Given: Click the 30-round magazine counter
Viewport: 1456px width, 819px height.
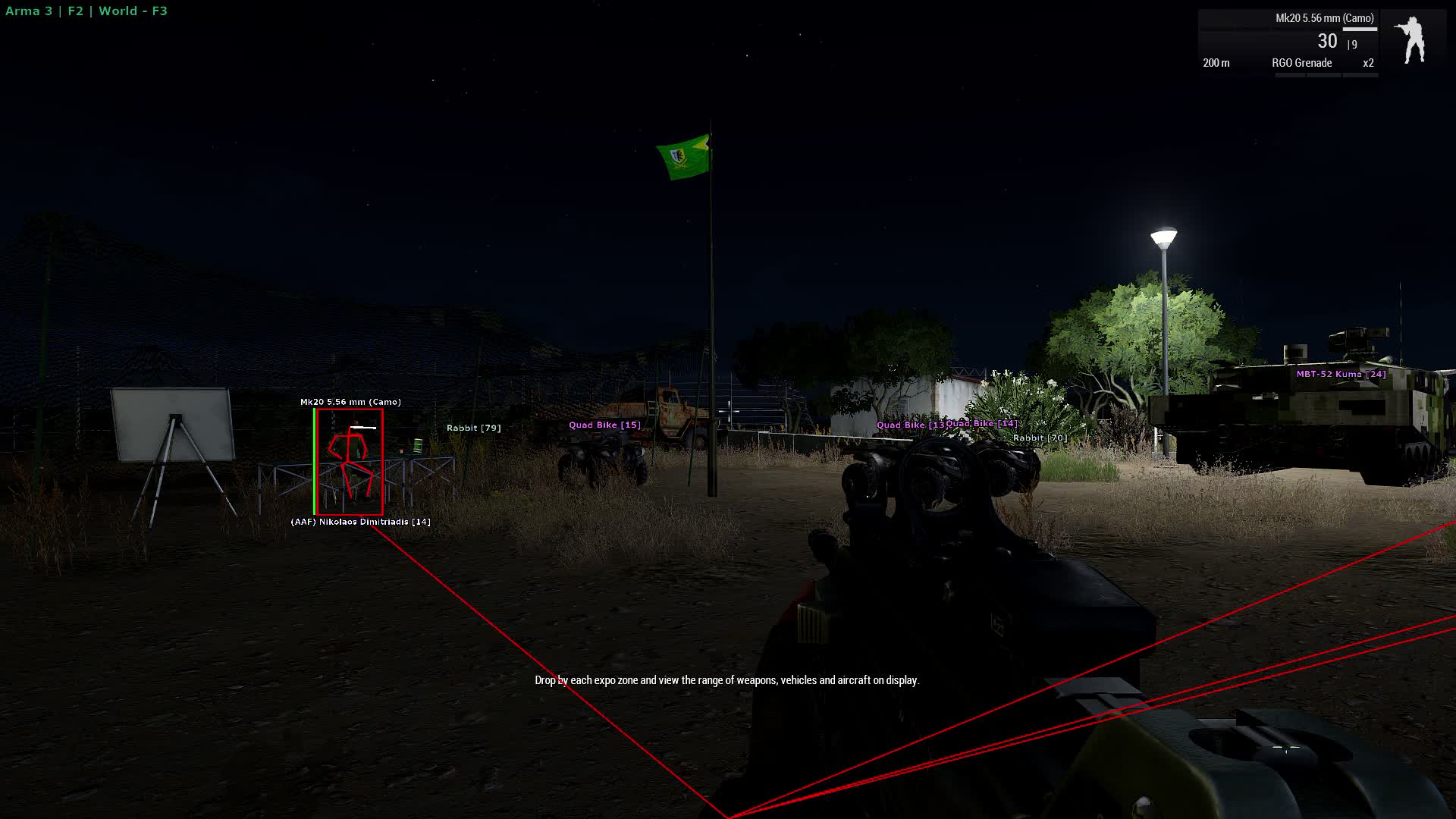Looking at the screenshot, I should 1326,42.
